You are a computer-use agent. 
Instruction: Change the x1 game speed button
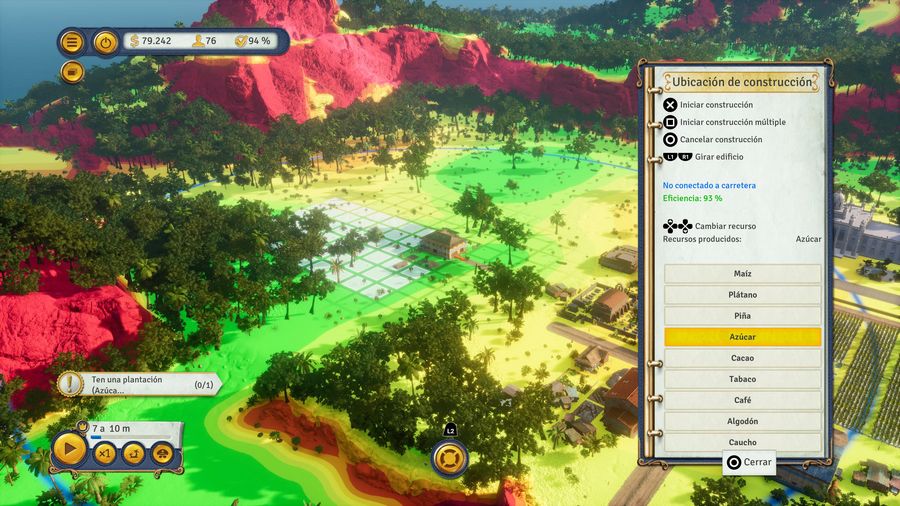[x=104, y=453]
